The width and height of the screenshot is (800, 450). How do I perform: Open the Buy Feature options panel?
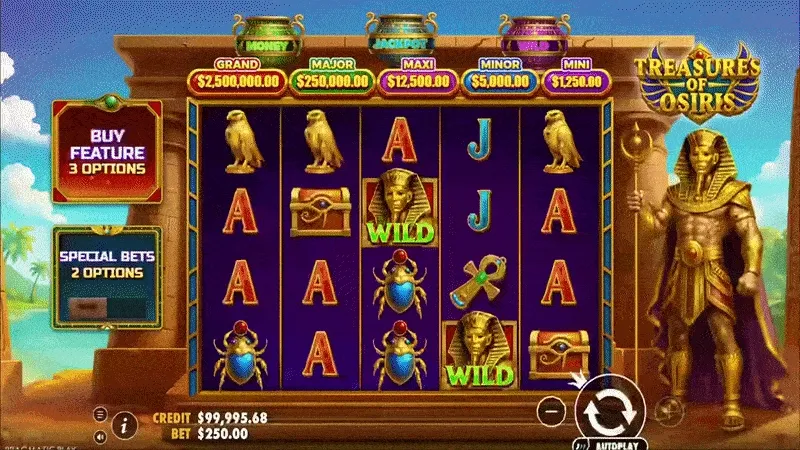(106, 151)
